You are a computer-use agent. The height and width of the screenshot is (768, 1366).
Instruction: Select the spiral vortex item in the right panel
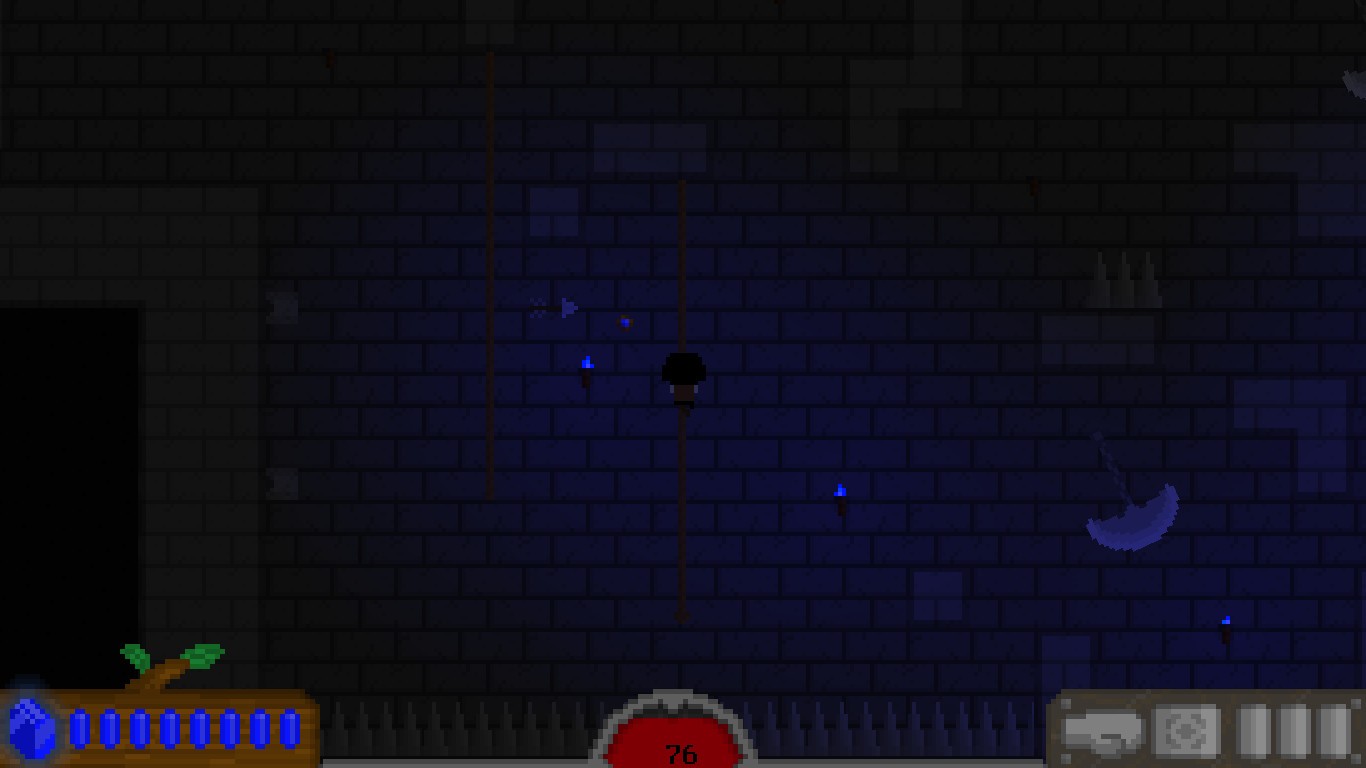[x=1186, y=731]
